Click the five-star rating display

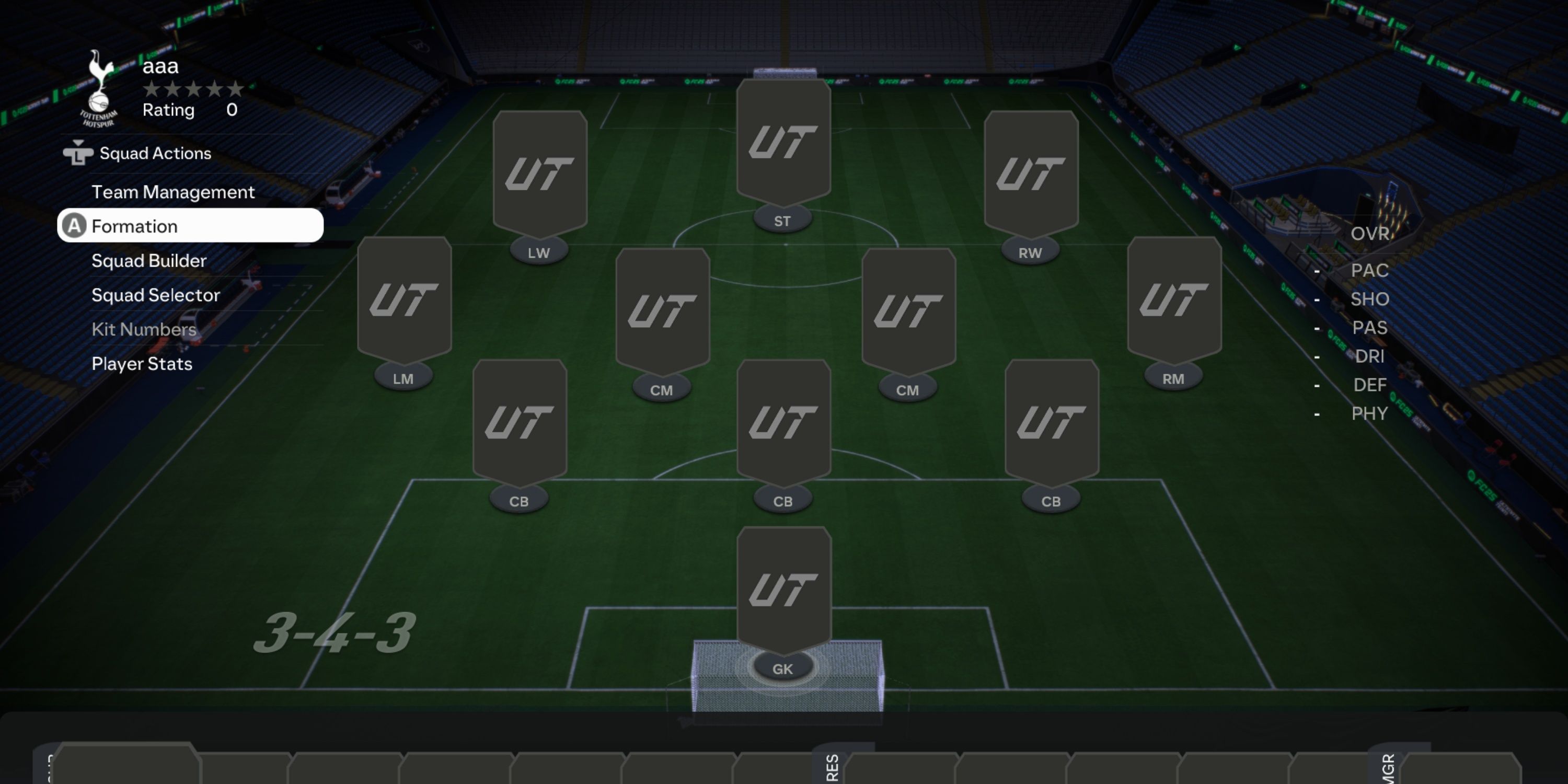click(193, 89)
